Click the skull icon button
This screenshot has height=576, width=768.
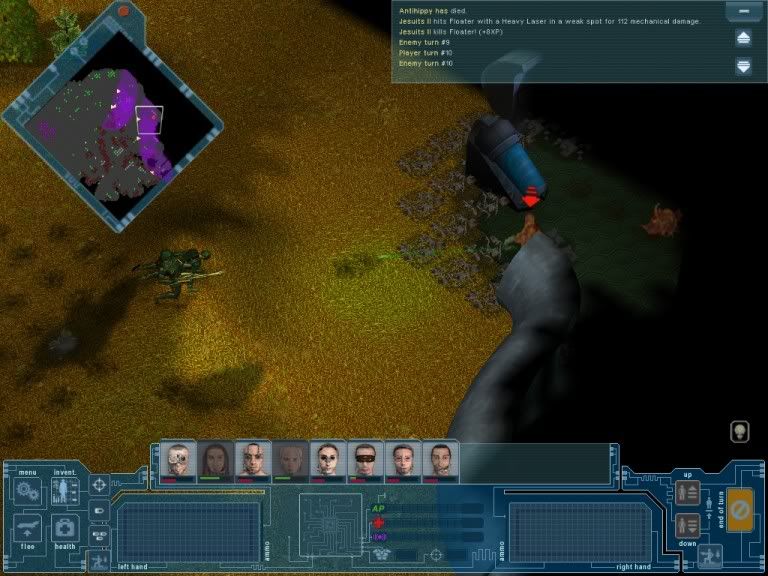[x=738, y=431]
